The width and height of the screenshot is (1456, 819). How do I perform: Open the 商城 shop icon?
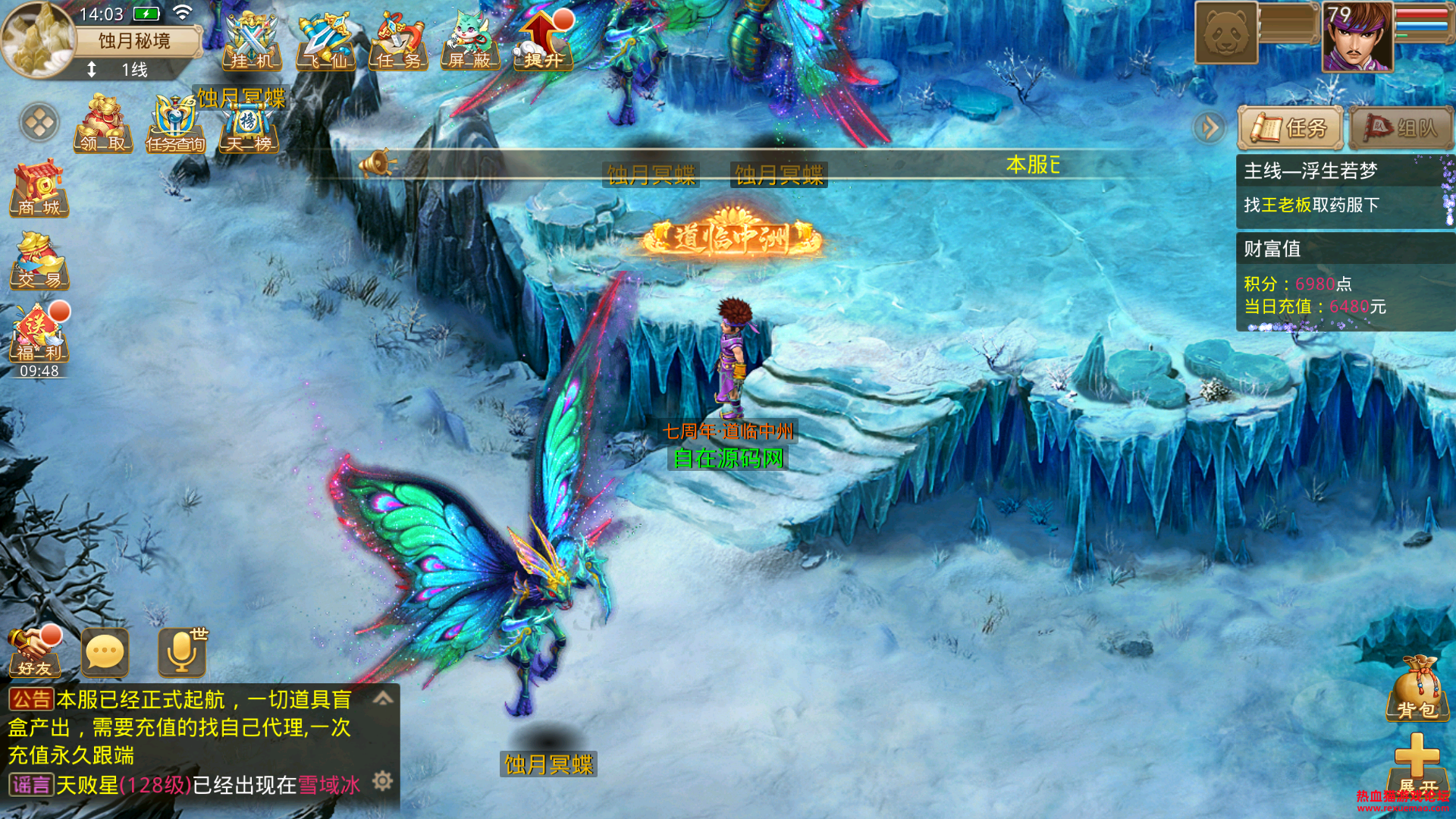pyautogui.click(x=39, y=188)
